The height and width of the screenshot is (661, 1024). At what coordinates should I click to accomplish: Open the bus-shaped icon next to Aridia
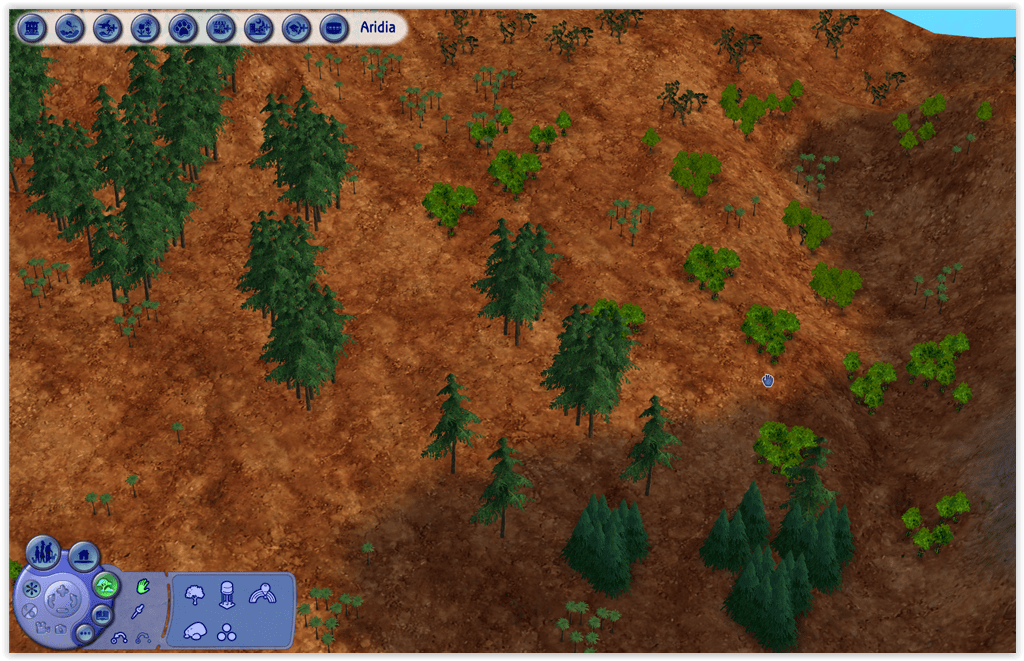pyautogui.click(x=334, y=27)
